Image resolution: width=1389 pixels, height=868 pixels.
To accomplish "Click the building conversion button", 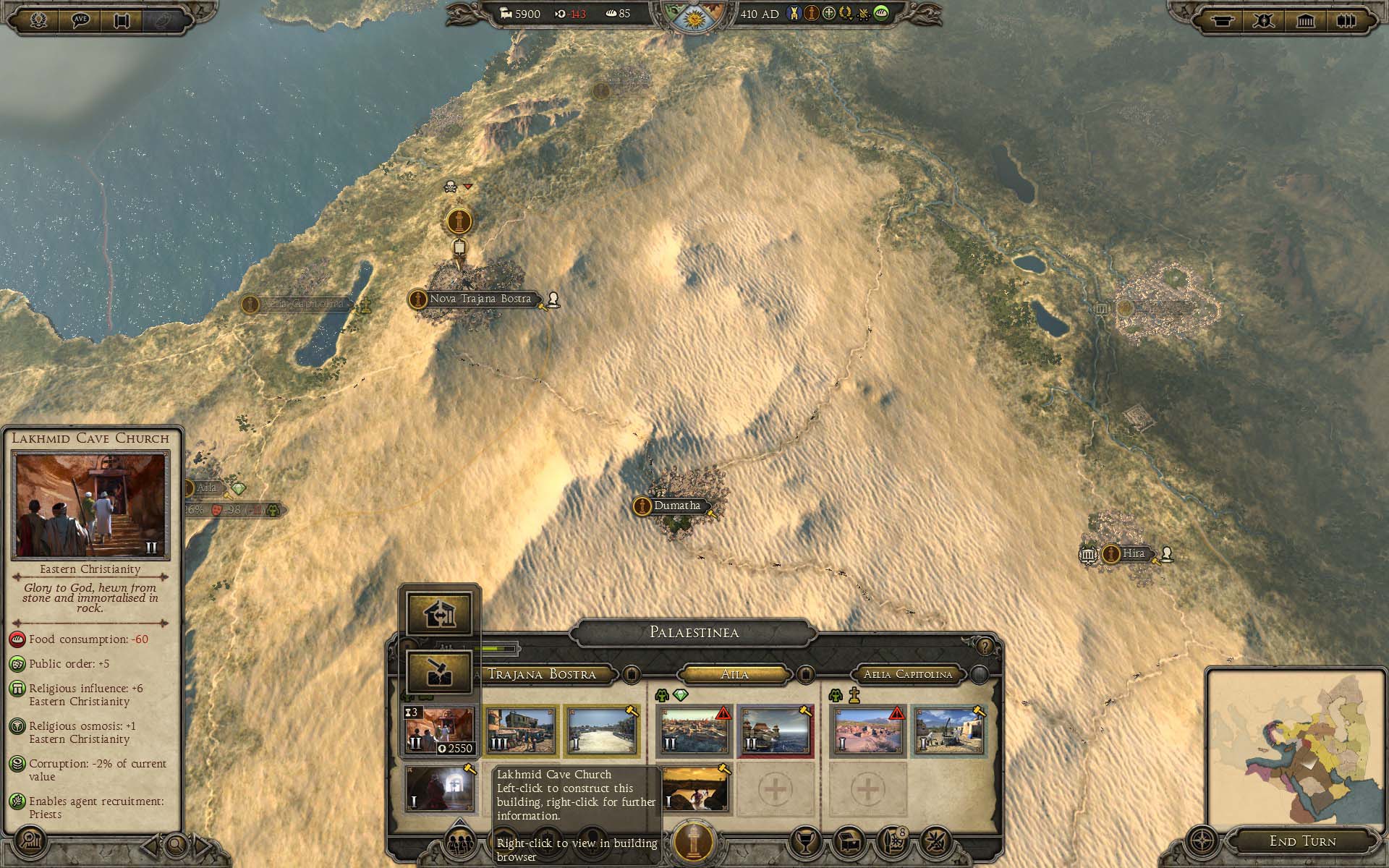I will click(440, 614).
